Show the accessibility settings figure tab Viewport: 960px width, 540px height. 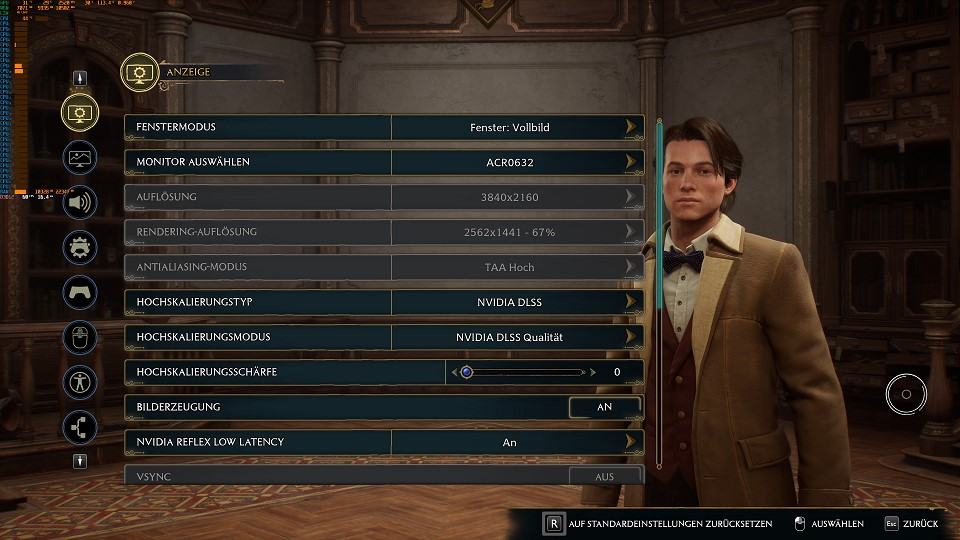(x=80, y=382)
